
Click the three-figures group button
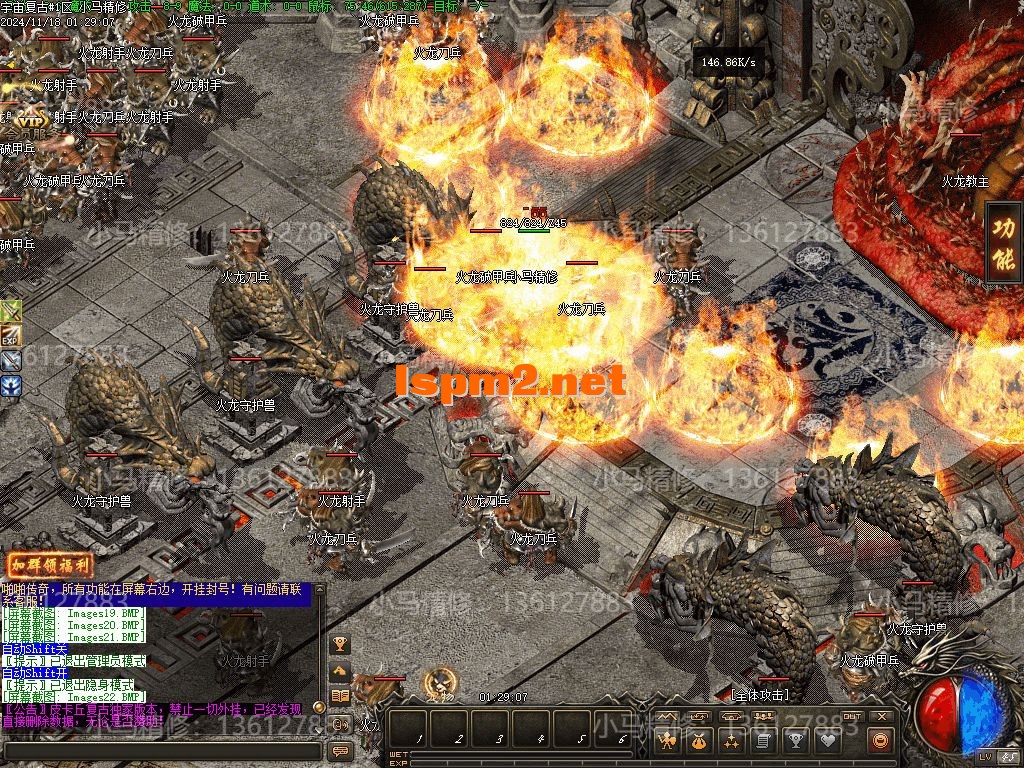click(x=763, y=717)
